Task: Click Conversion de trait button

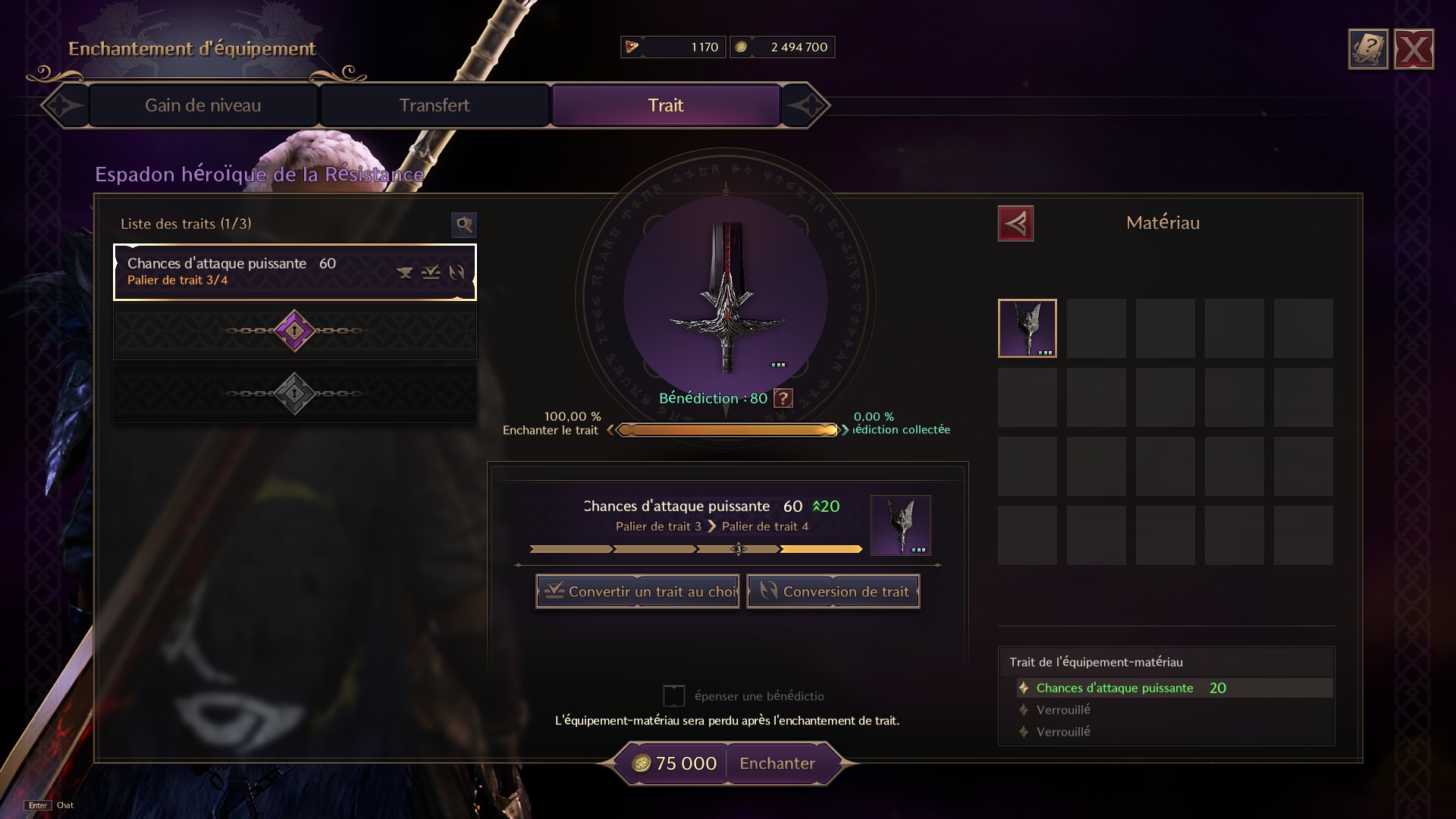Action: [833, 591]
